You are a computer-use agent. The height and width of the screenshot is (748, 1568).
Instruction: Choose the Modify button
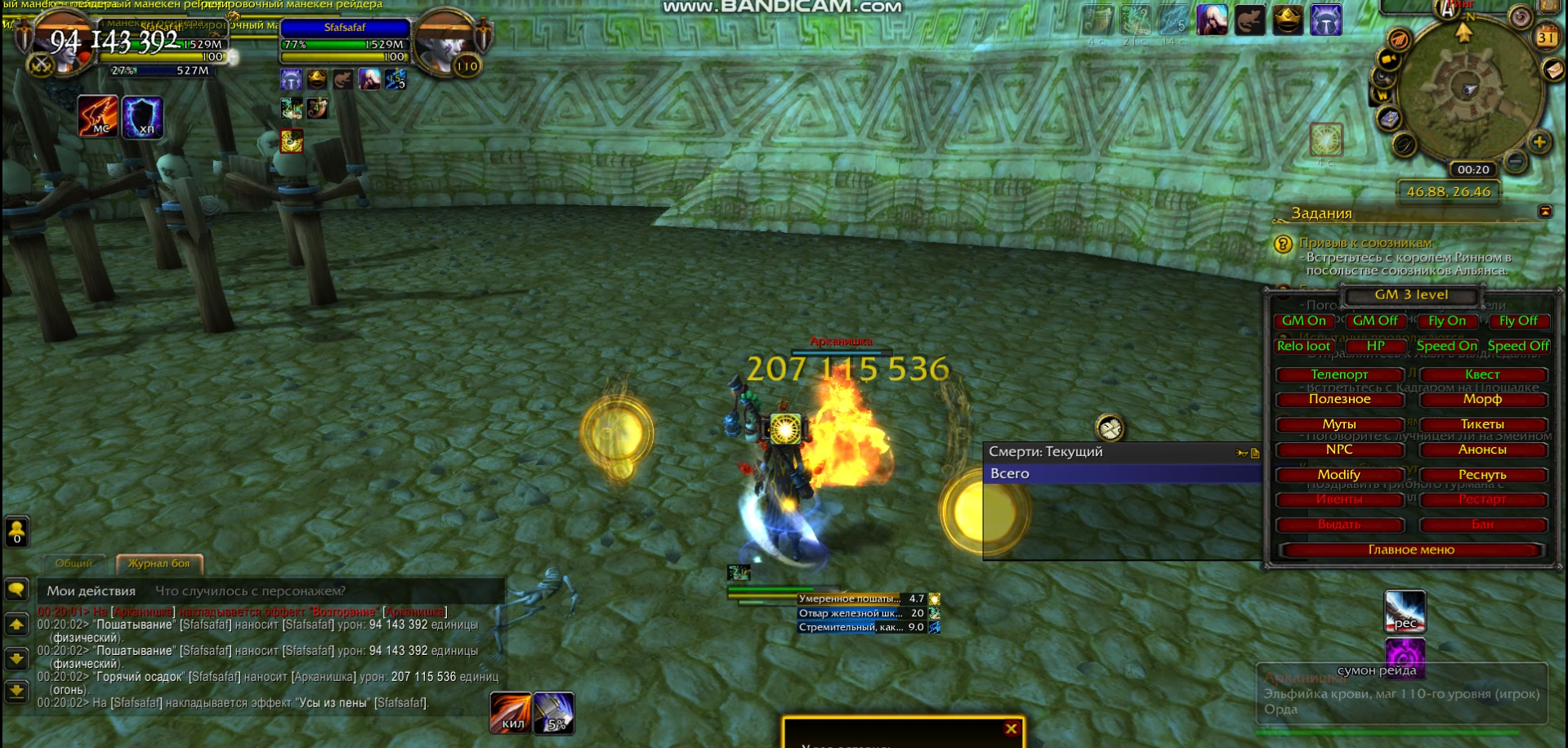pos(1339,475)
